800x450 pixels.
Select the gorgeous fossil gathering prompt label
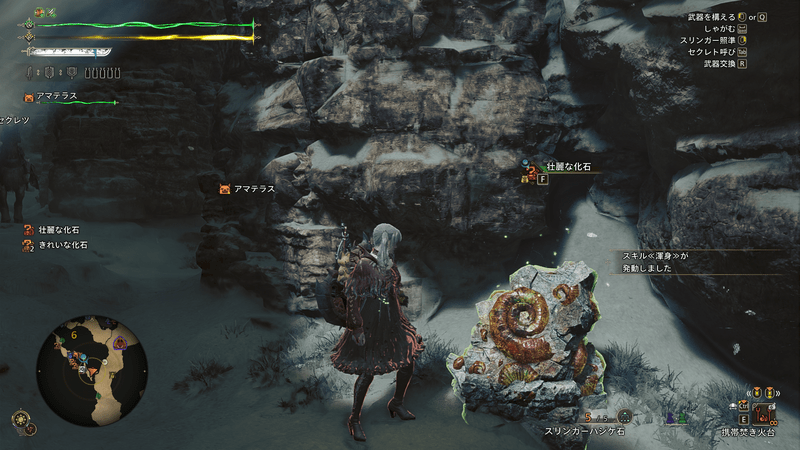tap(569, 166)
